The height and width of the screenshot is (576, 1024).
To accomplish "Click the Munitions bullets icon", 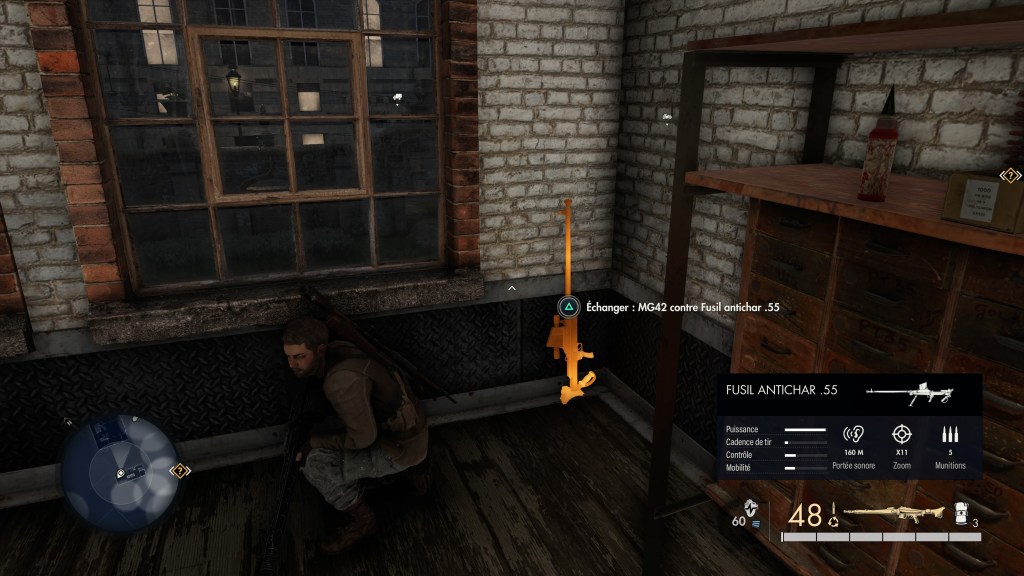I will [x=949, y=435].
